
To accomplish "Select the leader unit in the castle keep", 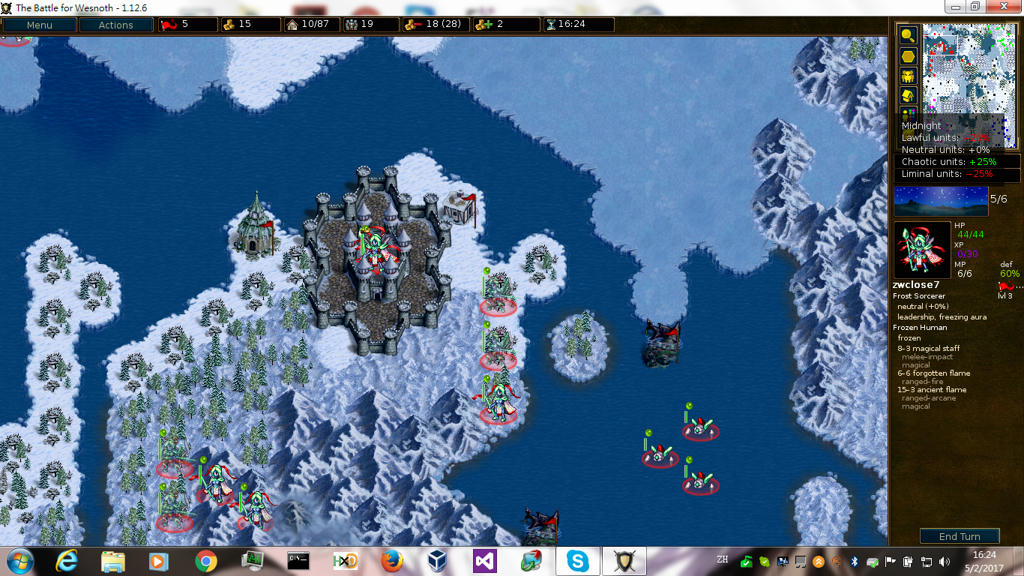I will (373, 250).
